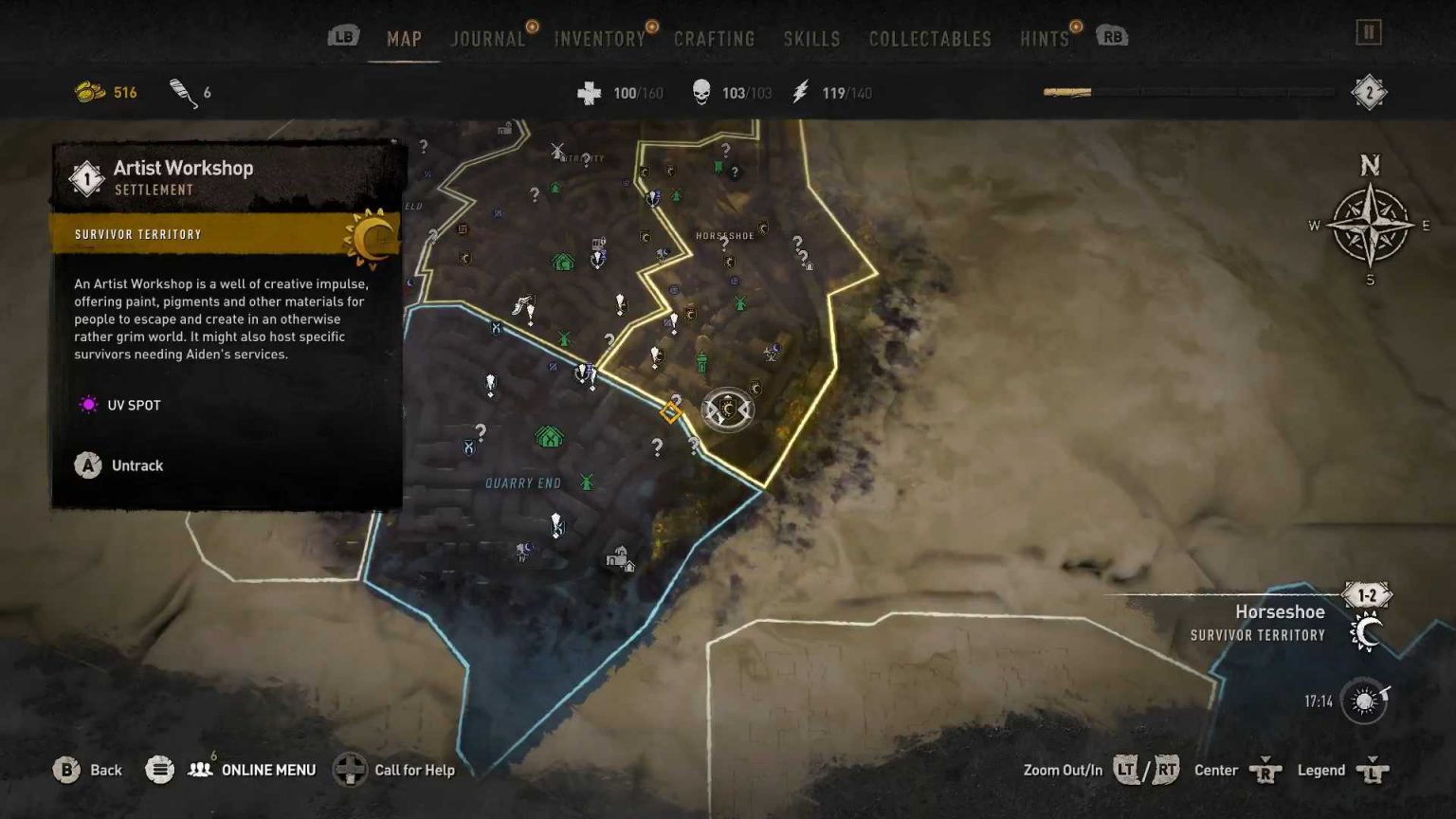Select the green water tower icon in Horseshoe
1456x819 pixels.
[701, 362]
